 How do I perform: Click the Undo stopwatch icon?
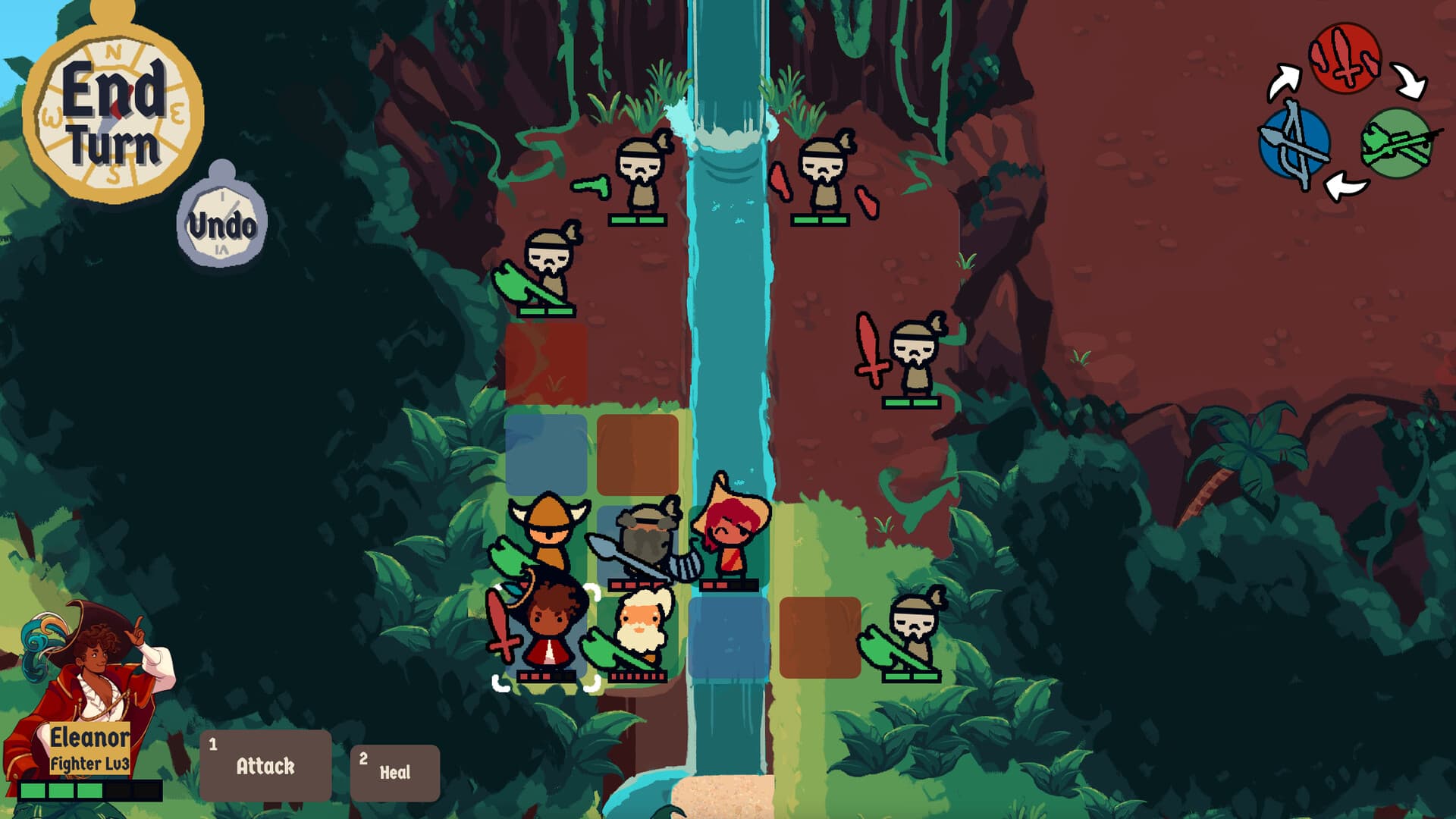224,220
